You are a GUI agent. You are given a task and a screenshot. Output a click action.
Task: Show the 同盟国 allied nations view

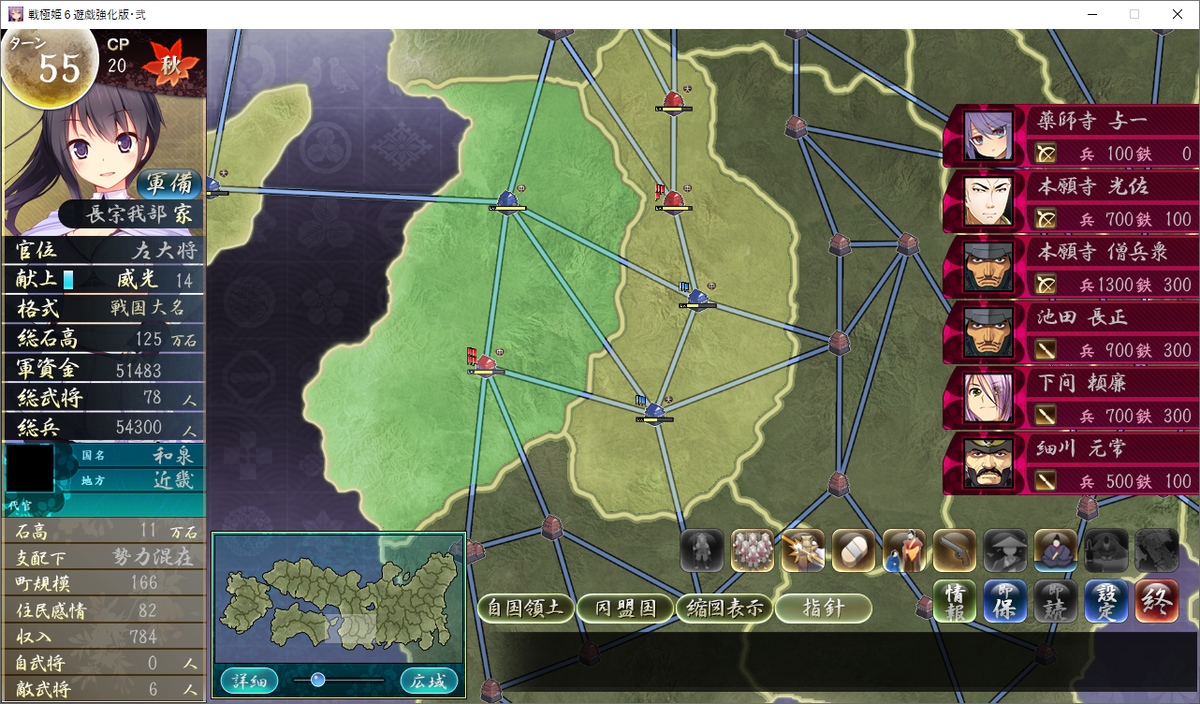(625, 608)
